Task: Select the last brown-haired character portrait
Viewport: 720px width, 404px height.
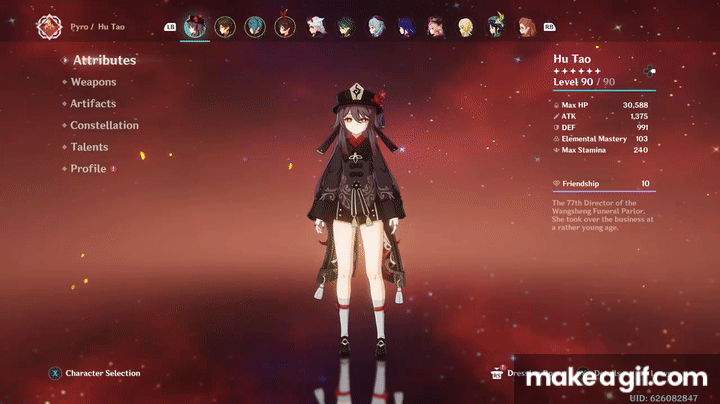Action: click(526, 26)
